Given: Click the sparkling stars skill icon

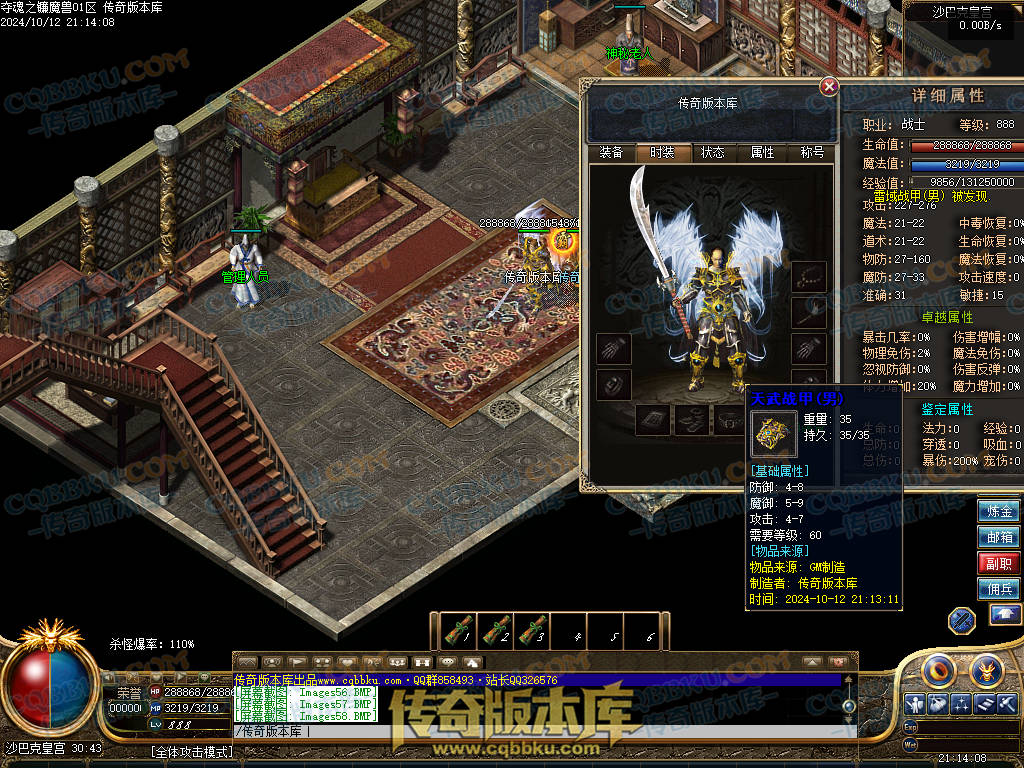Looking at the screenshot, I should coord(960,704).
